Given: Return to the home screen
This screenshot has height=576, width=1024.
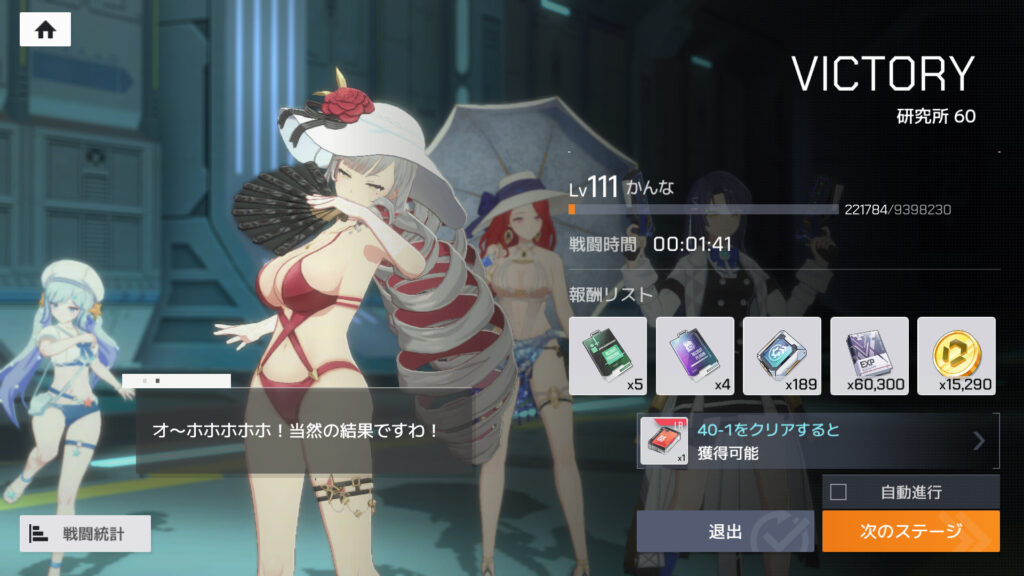Looking at the screenshot, I should click(x=45, y=29).
